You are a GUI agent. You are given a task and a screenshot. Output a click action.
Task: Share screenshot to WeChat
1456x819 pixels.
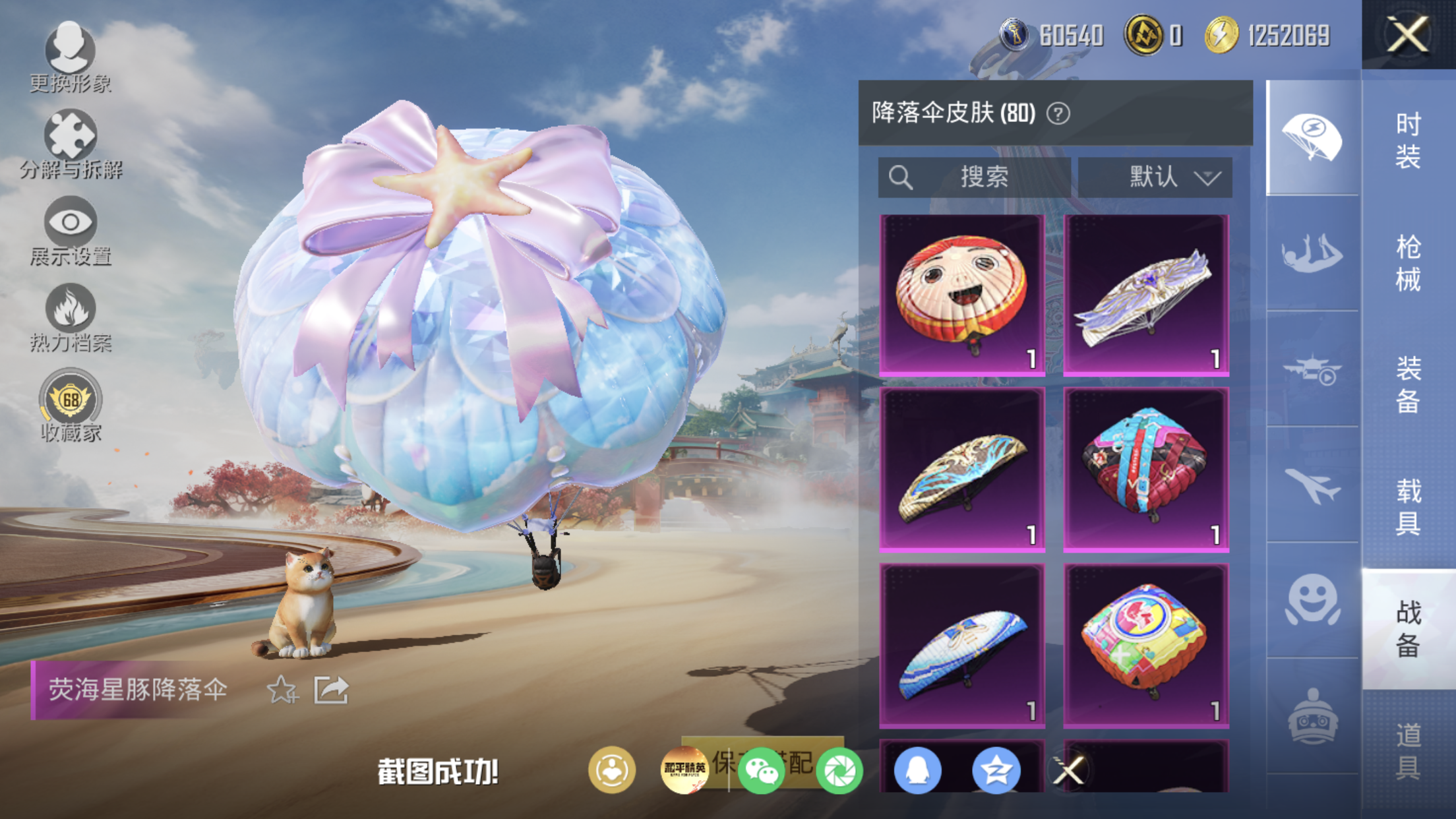point(761,770)
